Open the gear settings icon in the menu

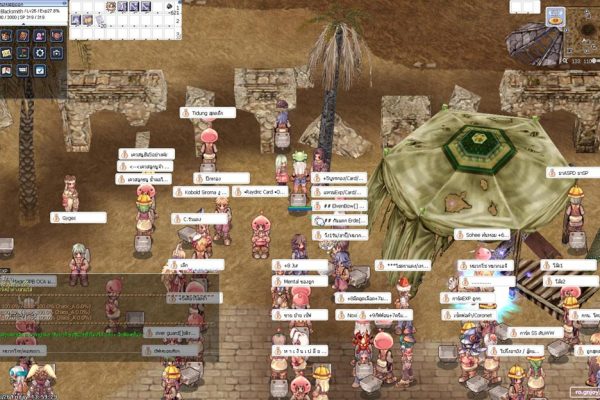click(40, 53)
